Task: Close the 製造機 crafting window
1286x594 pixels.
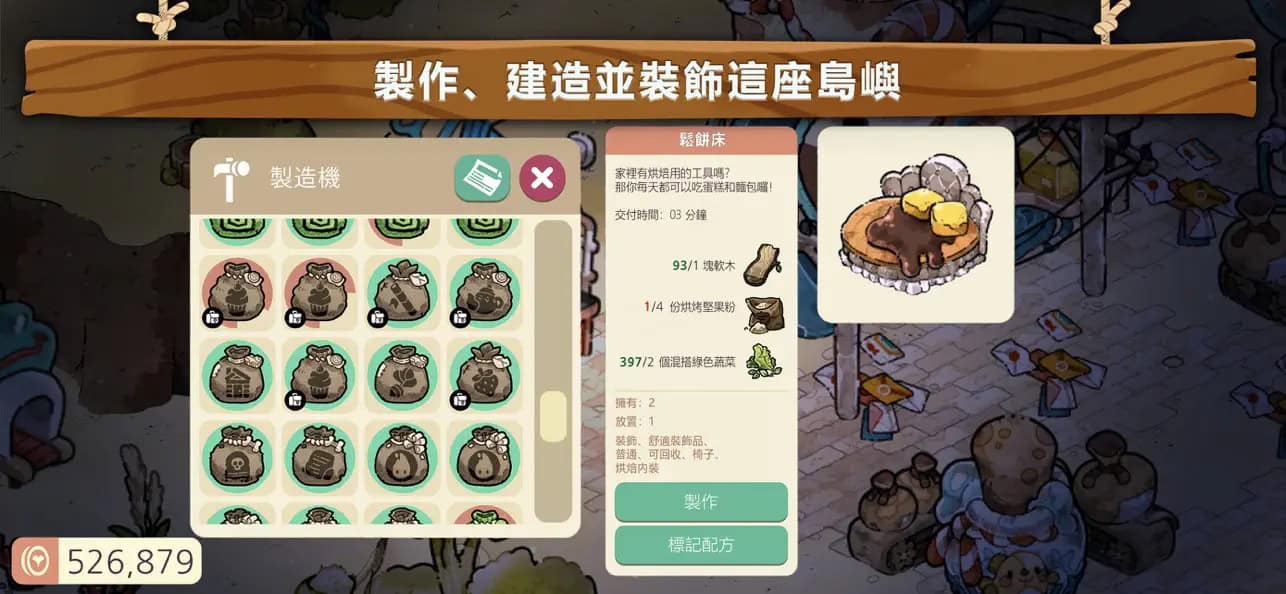Action: 542,178
